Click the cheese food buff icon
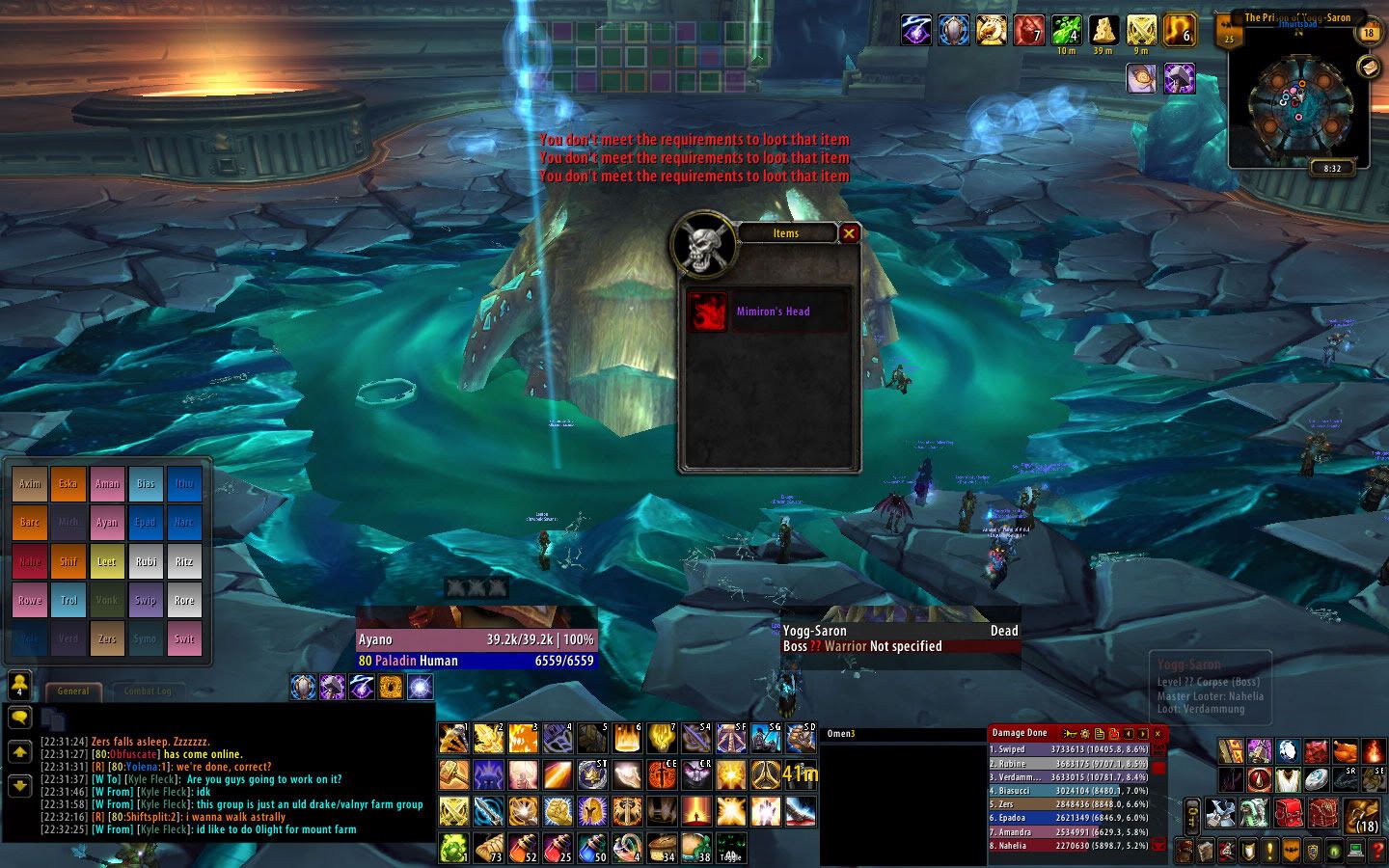The image size is (1389, 868). coord(1103,30)
